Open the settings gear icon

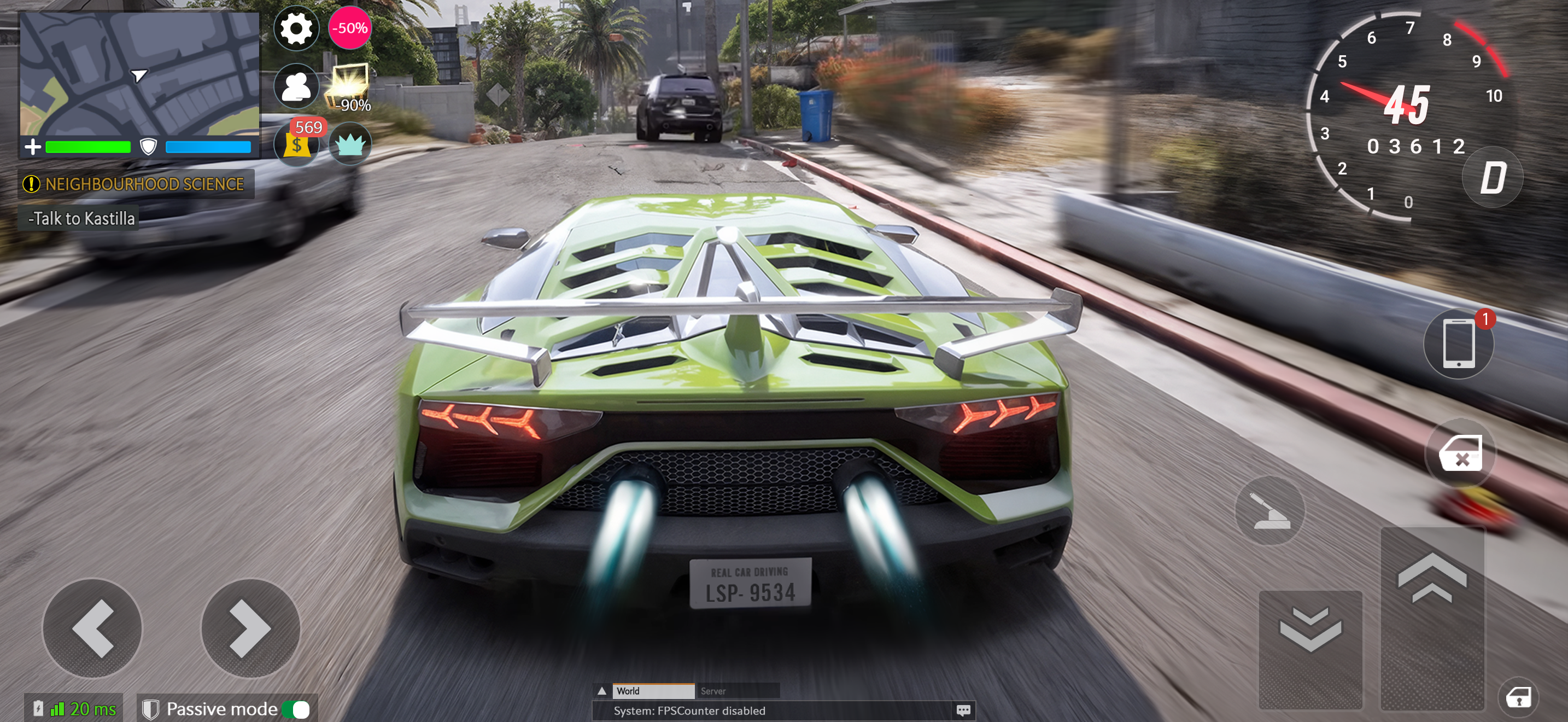(x=296, y=28)
